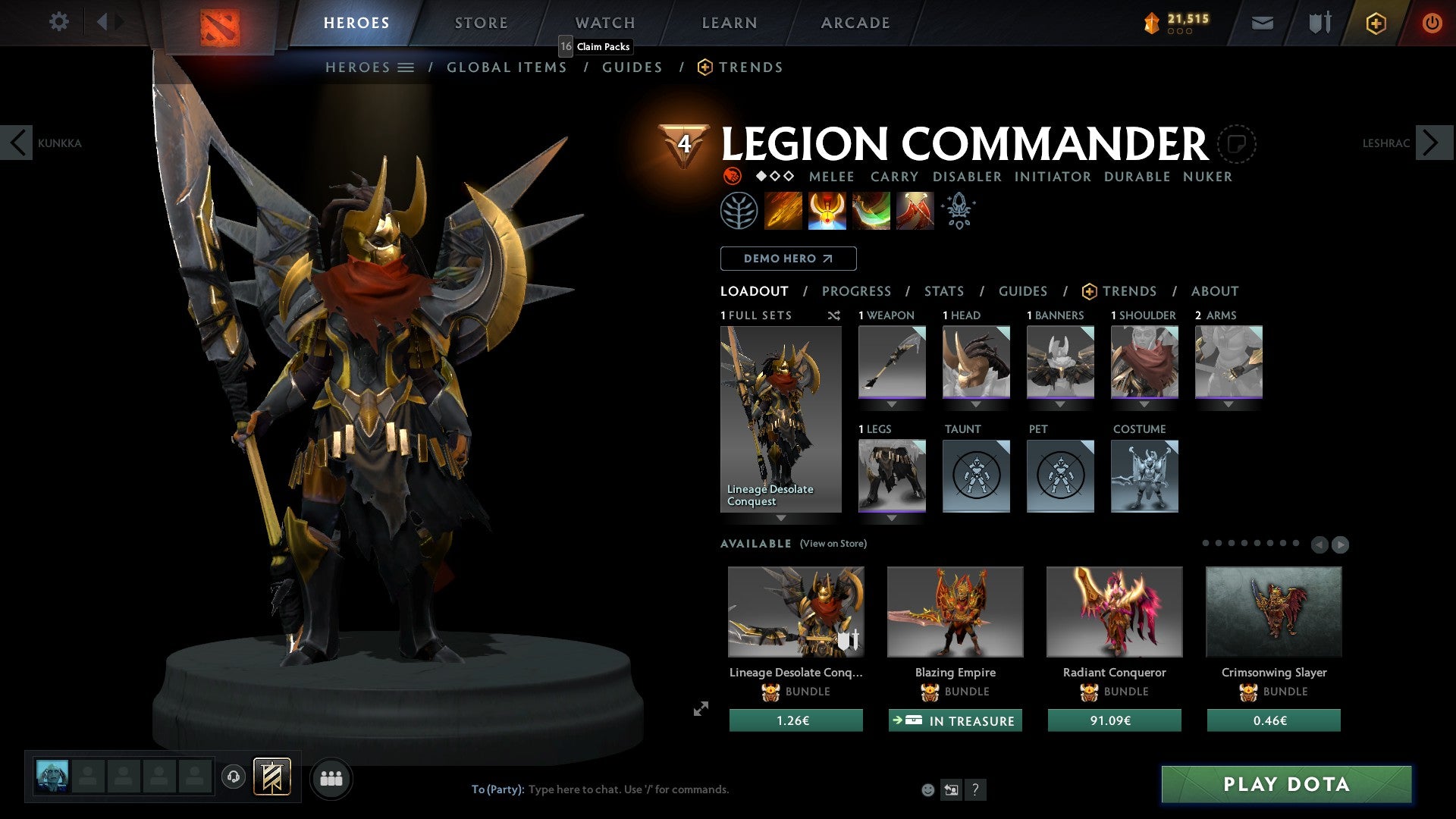Screen dimensions: 1456x819
Task: Open the settings gear icon
Action: pyautogui.click(x=58, y=22)
